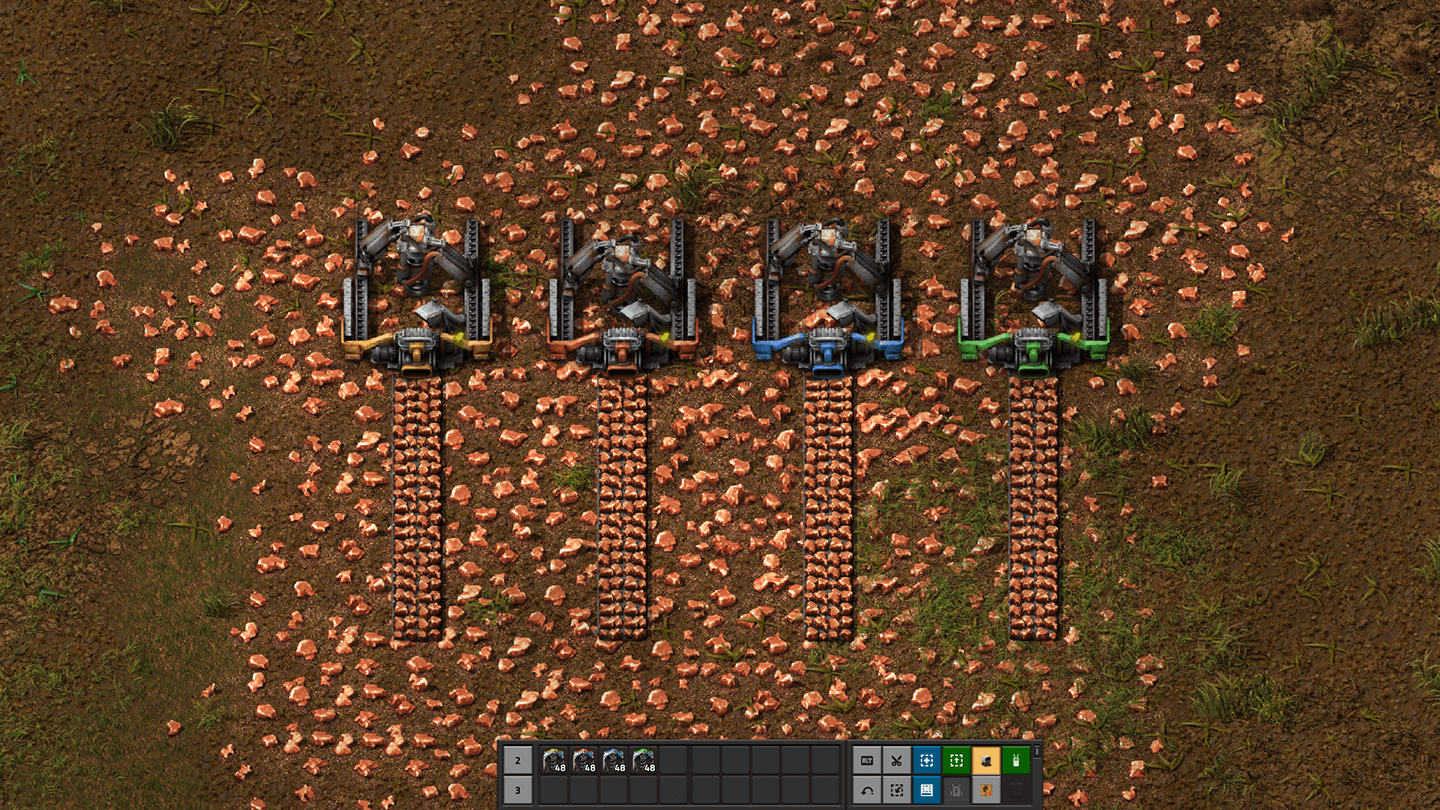1440x810 pixels.
Task: Expand the shortcut bar options handle
Action: click(x=1037, y=752)
